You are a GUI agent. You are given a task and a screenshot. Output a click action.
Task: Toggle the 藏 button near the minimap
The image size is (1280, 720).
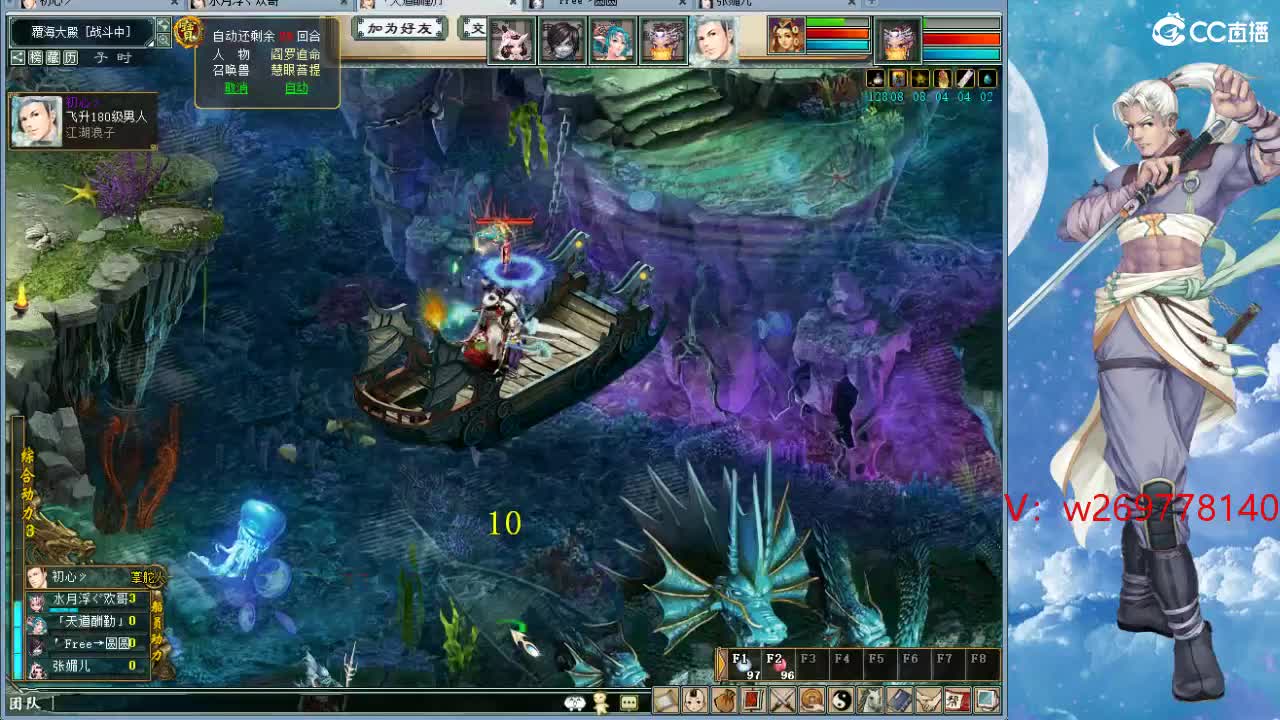52,58
